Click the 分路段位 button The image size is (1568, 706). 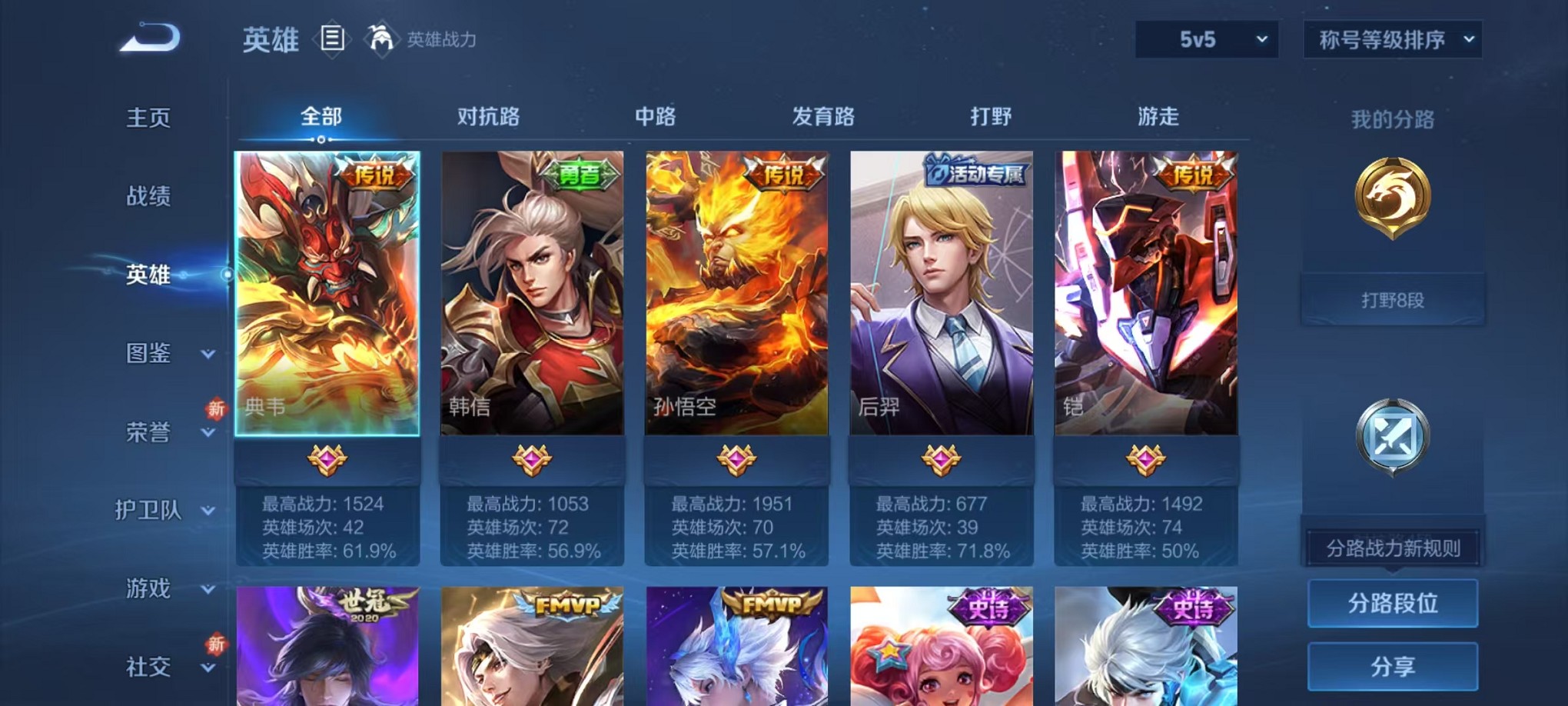1393,602
